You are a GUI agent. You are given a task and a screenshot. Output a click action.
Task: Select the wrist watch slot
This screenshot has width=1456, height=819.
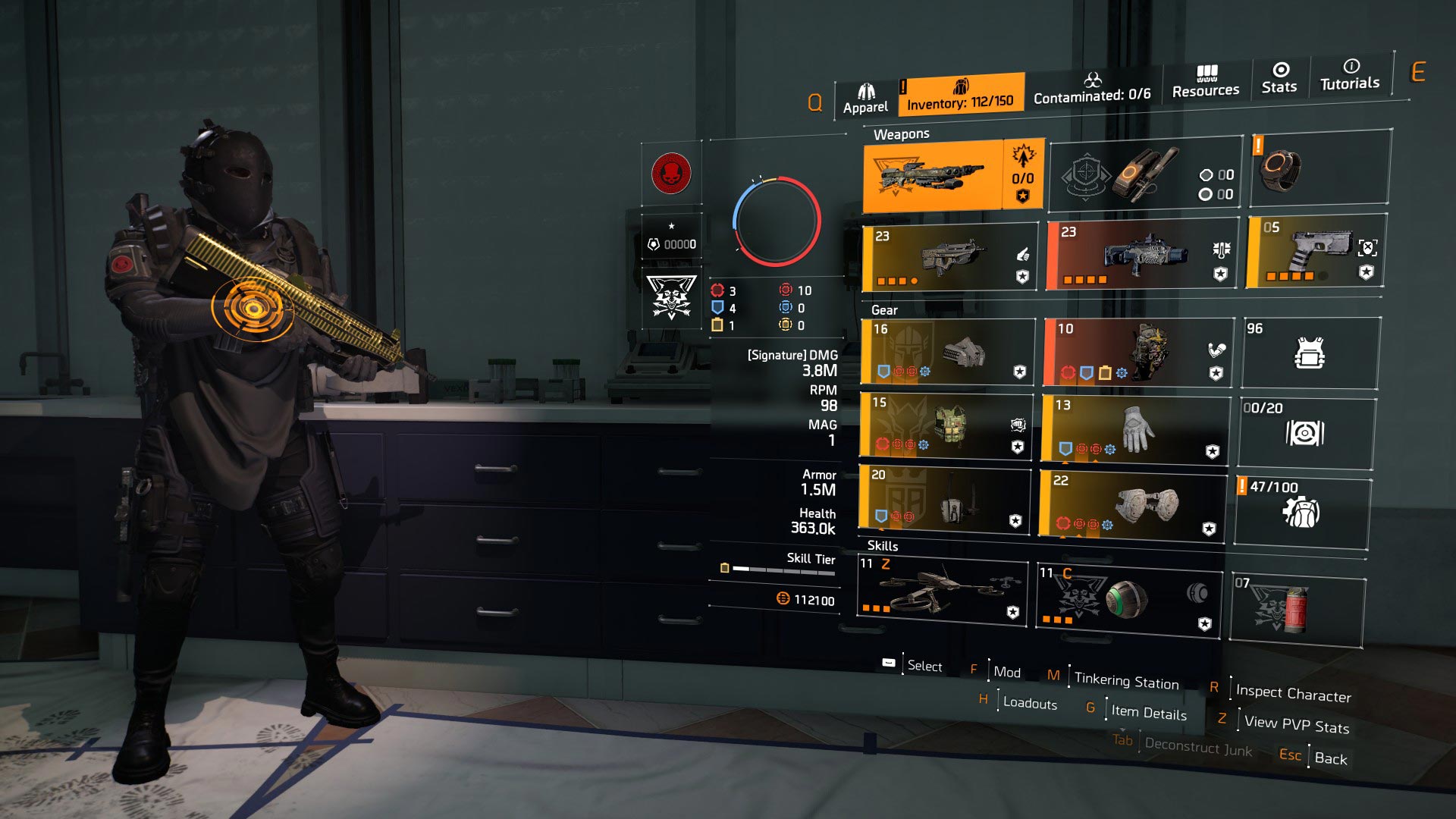click(1319, 168)
